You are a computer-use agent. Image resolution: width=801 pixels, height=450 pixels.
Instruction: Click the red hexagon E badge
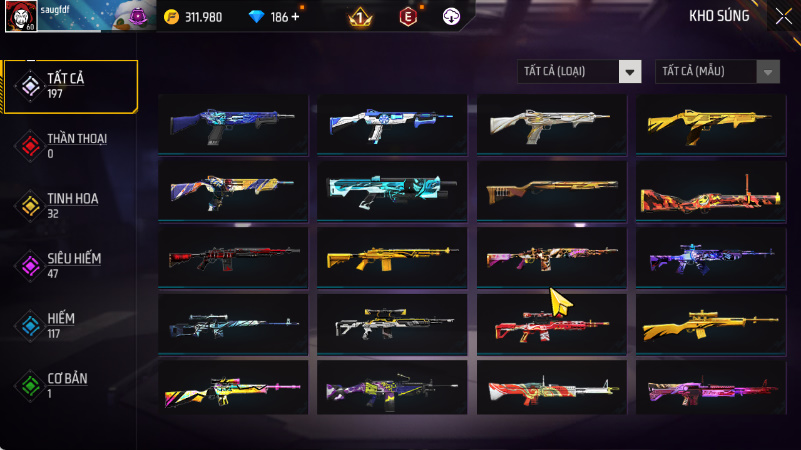click(407, 17)
